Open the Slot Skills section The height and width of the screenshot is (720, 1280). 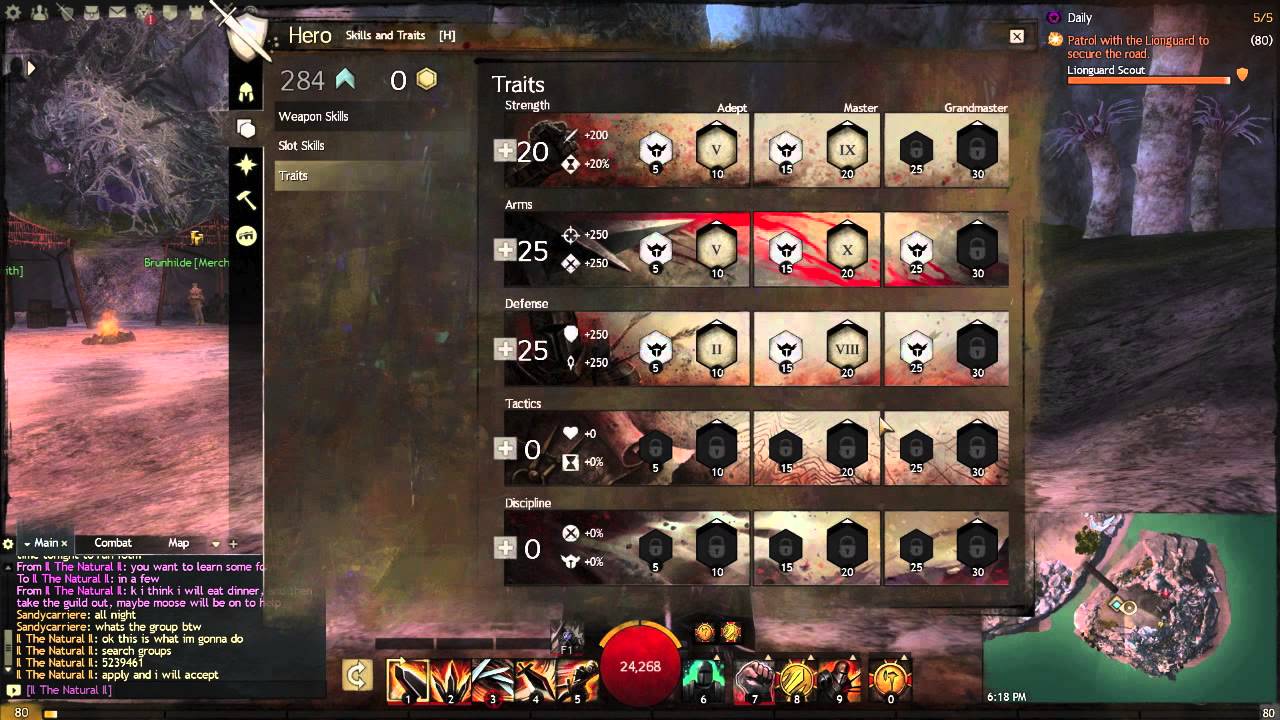tap(301, 146)
